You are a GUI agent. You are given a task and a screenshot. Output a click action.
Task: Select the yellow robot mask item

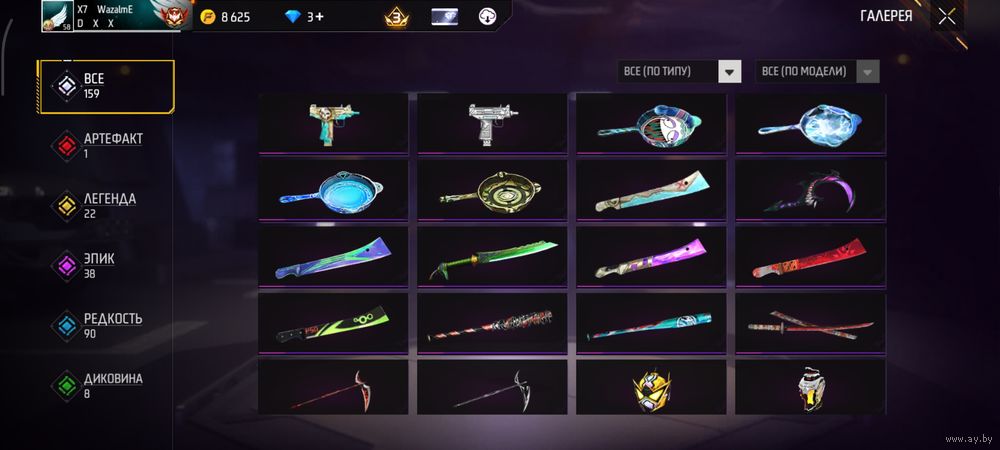(651, 388)
